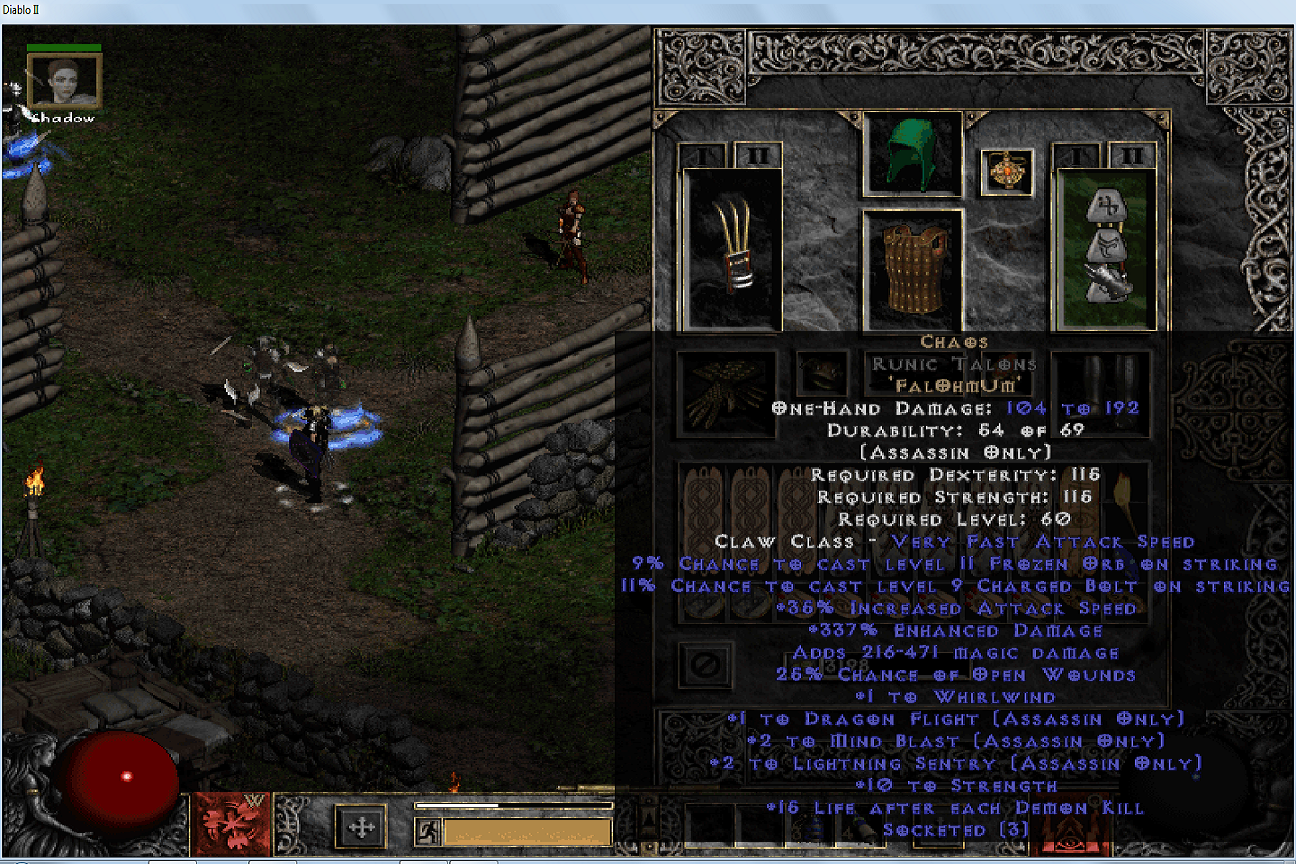Select the amulet equipment slot
The width and height of the screenshot is (1296, 864).
point(1006,172)
